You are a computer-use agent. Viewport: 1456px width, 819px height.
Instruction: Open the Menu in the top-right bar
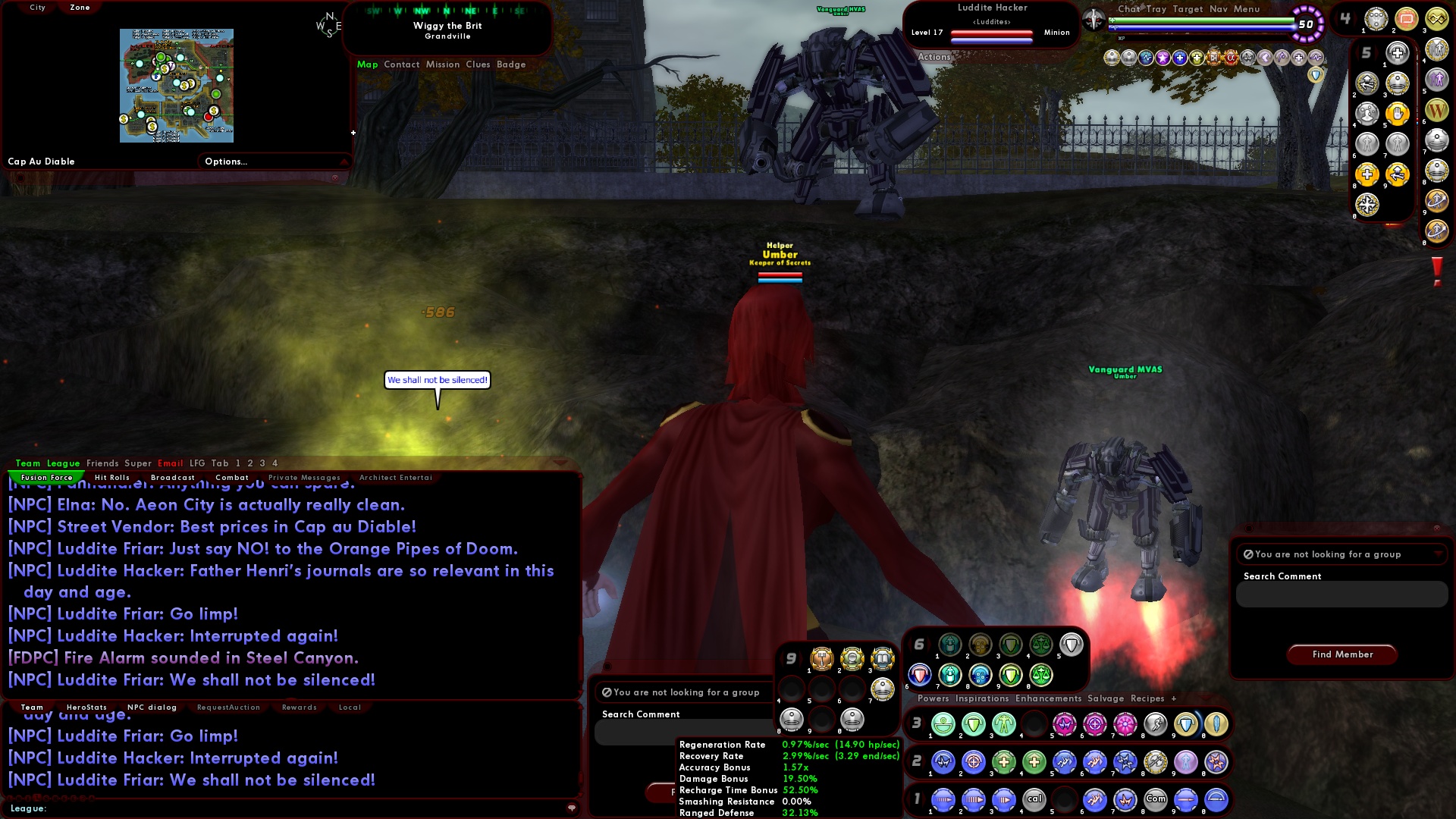click(x=1247, y=9)
